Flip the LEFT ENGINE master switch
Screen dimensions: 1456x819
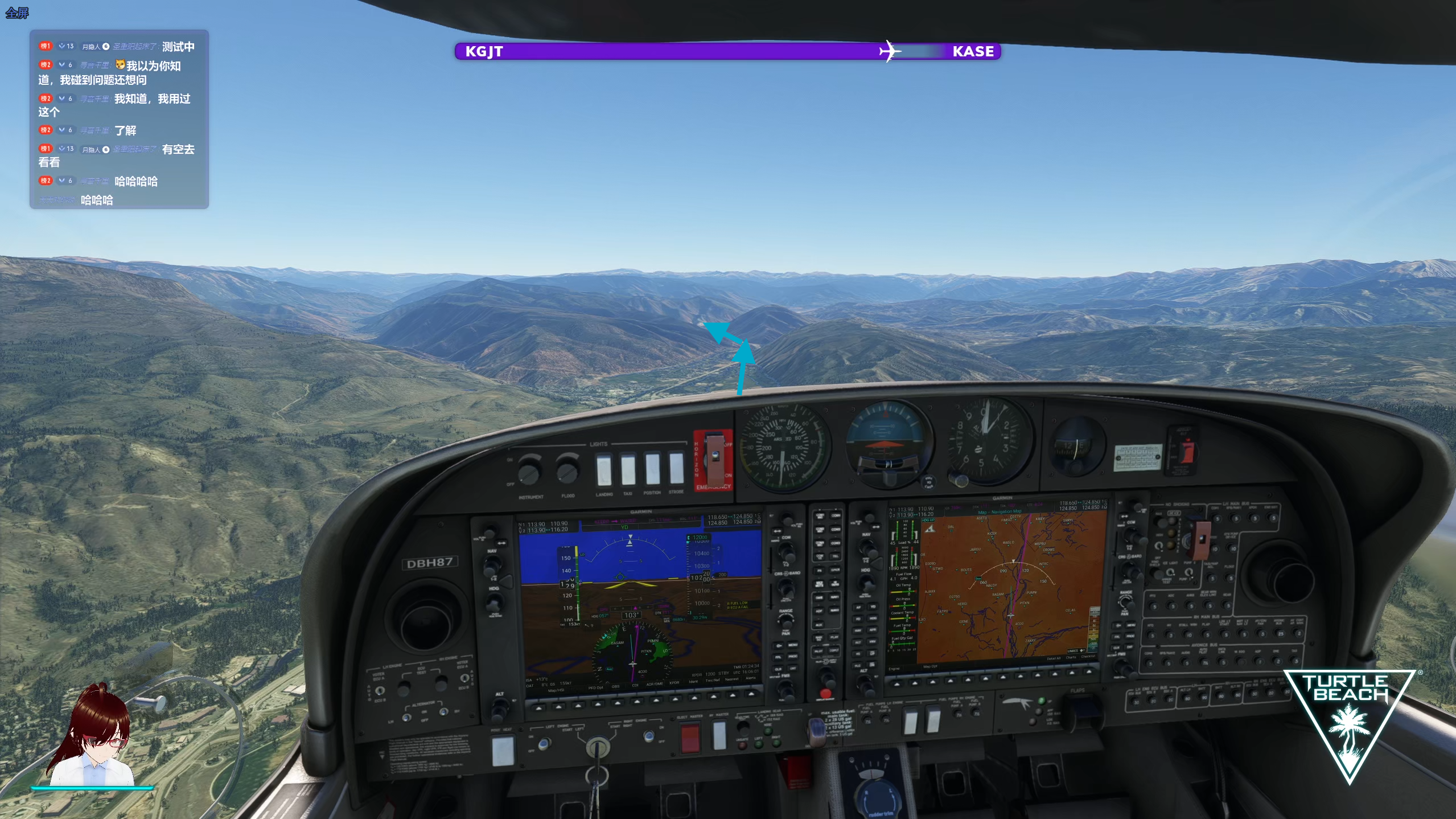(x=545, y=743)
